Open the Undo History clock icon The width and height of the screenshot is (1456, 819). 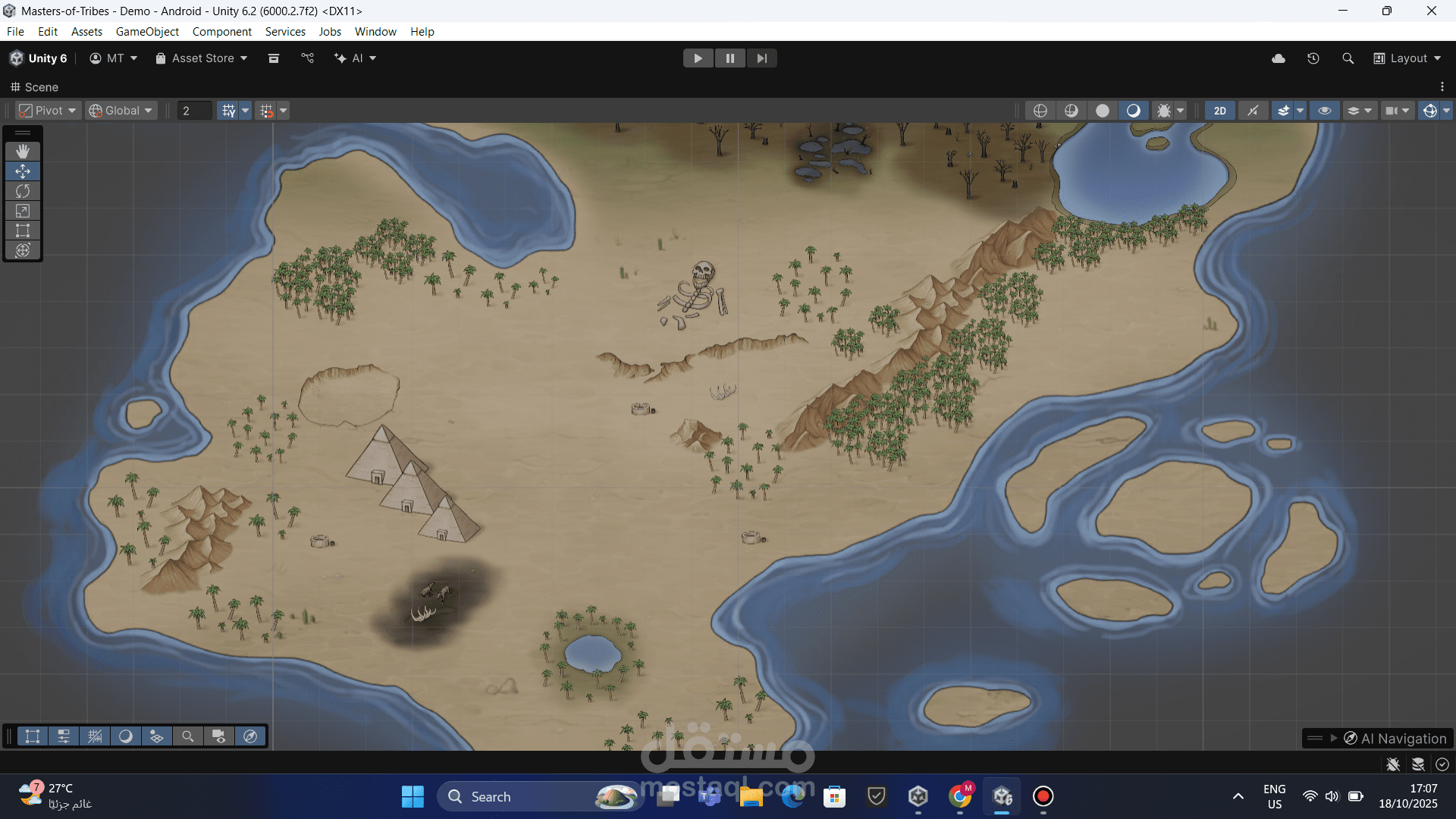click(1313, 58)
